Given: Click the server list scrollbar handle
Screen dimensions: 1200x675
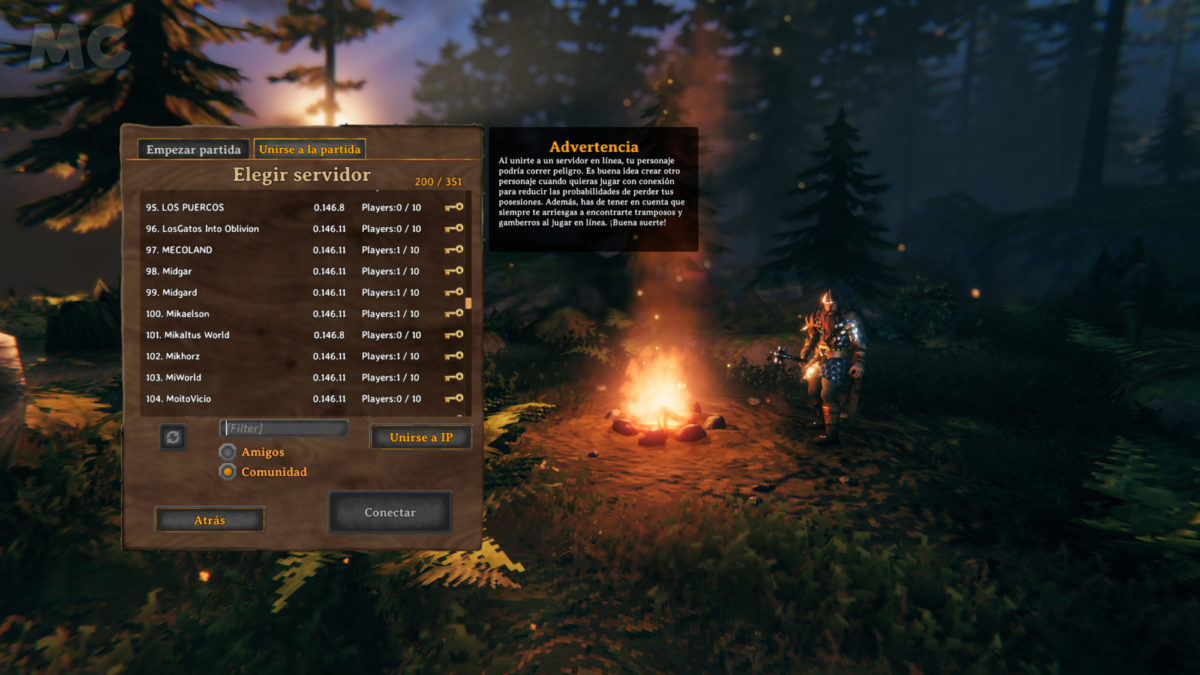Looking at the screenshot, I should (469, 302).
